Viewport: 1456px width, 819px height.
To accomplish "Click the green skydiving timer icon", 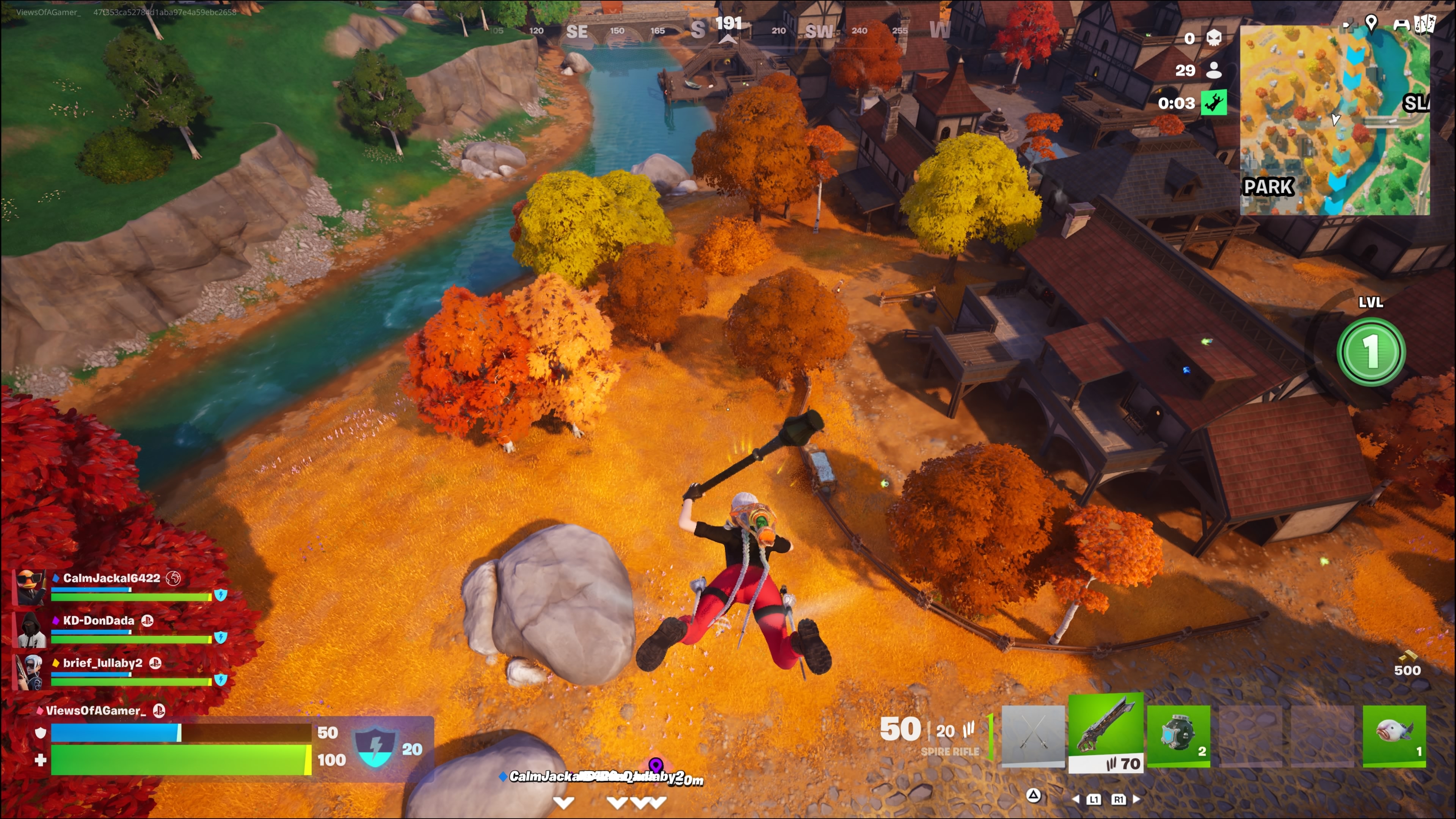I will pyautogui.click(x=1213, y=103).
